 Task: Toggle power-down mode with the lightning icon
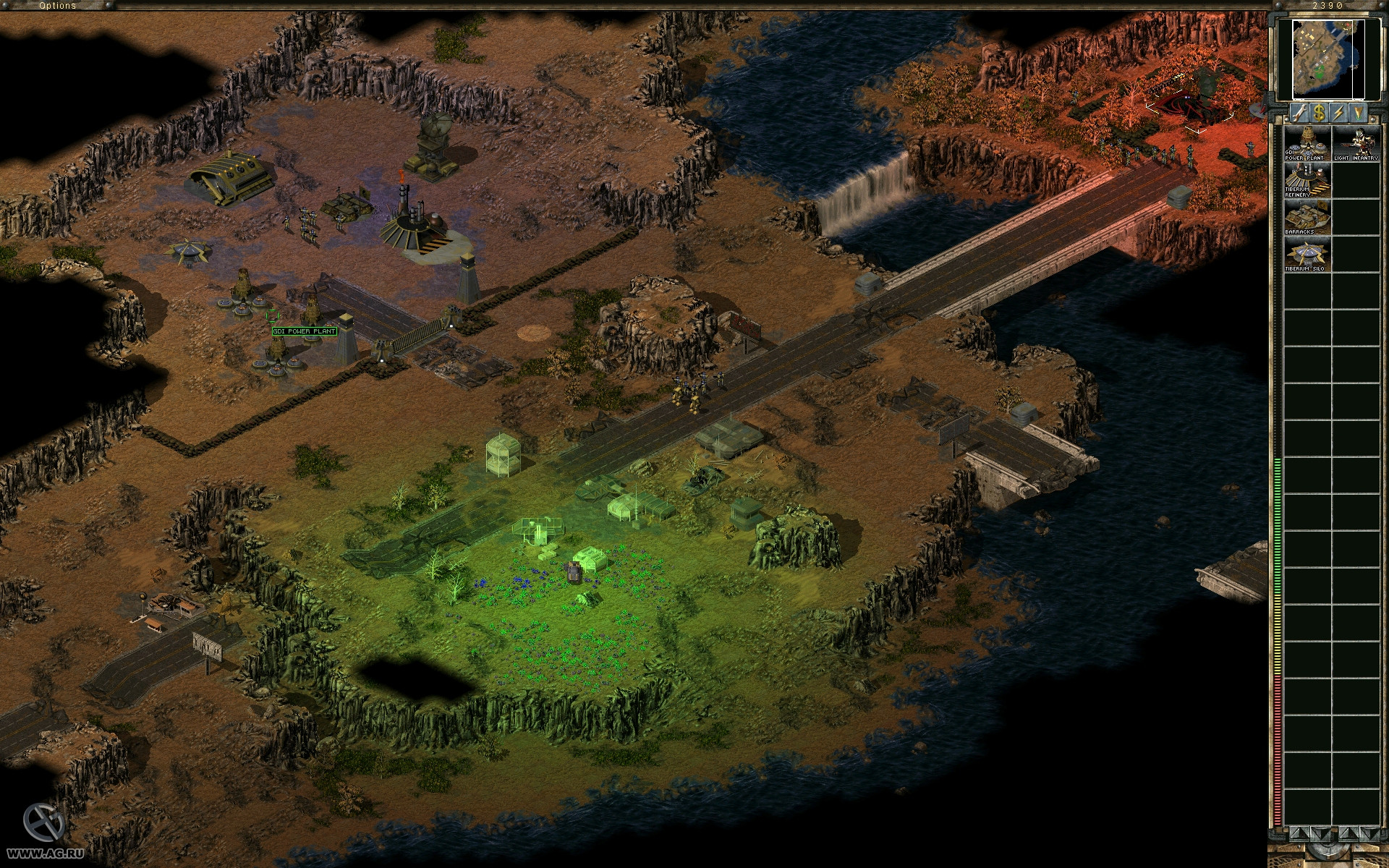click(1339, 112)
